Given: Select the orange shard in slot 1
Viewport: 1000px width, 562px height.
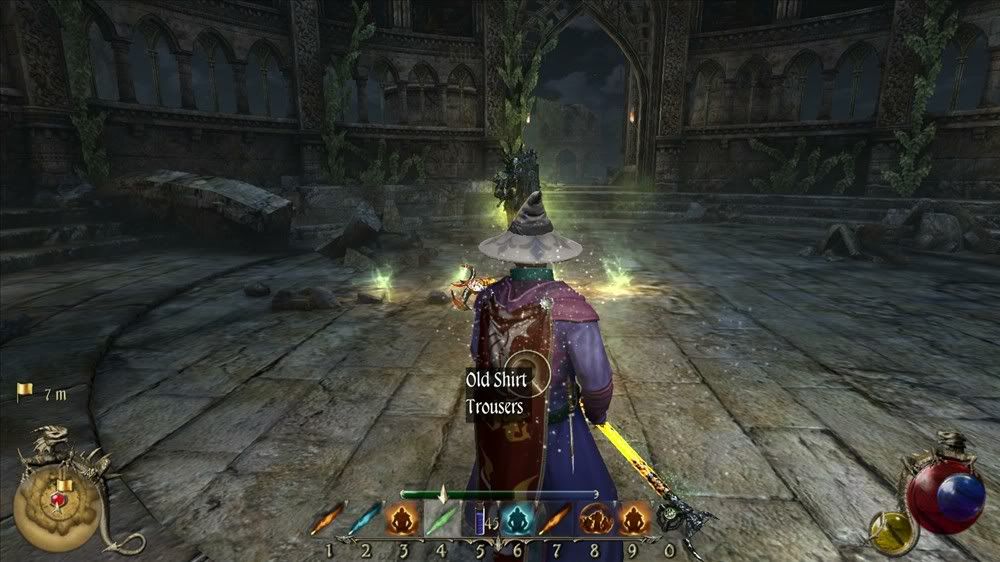Looking at the screenshot, I should tap(327, 521).
